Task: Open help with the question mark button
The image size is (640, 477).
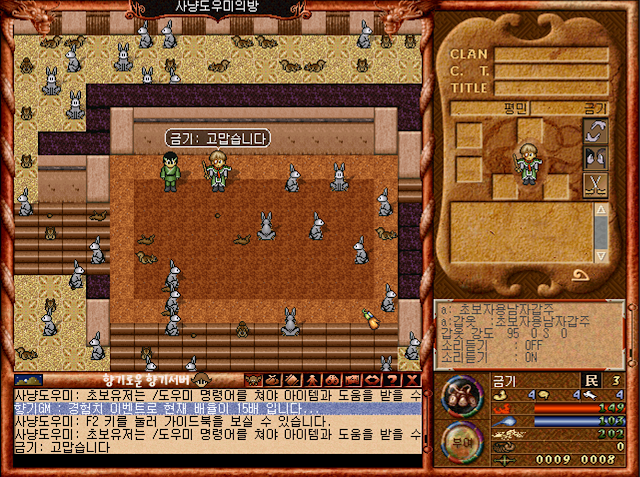Action: point(390,379)
